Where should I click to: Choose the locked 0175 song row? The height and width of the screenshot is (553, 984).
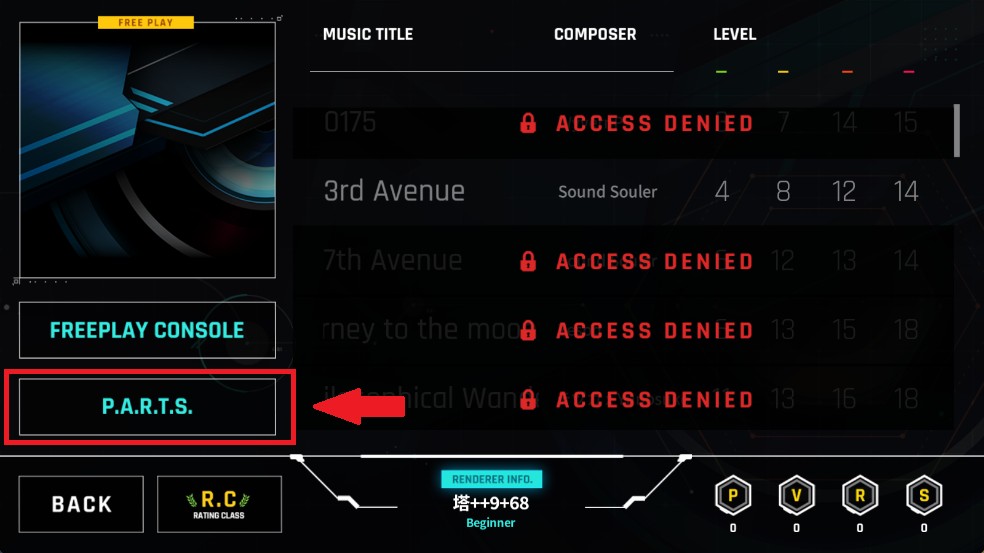(x=620, y=123)
